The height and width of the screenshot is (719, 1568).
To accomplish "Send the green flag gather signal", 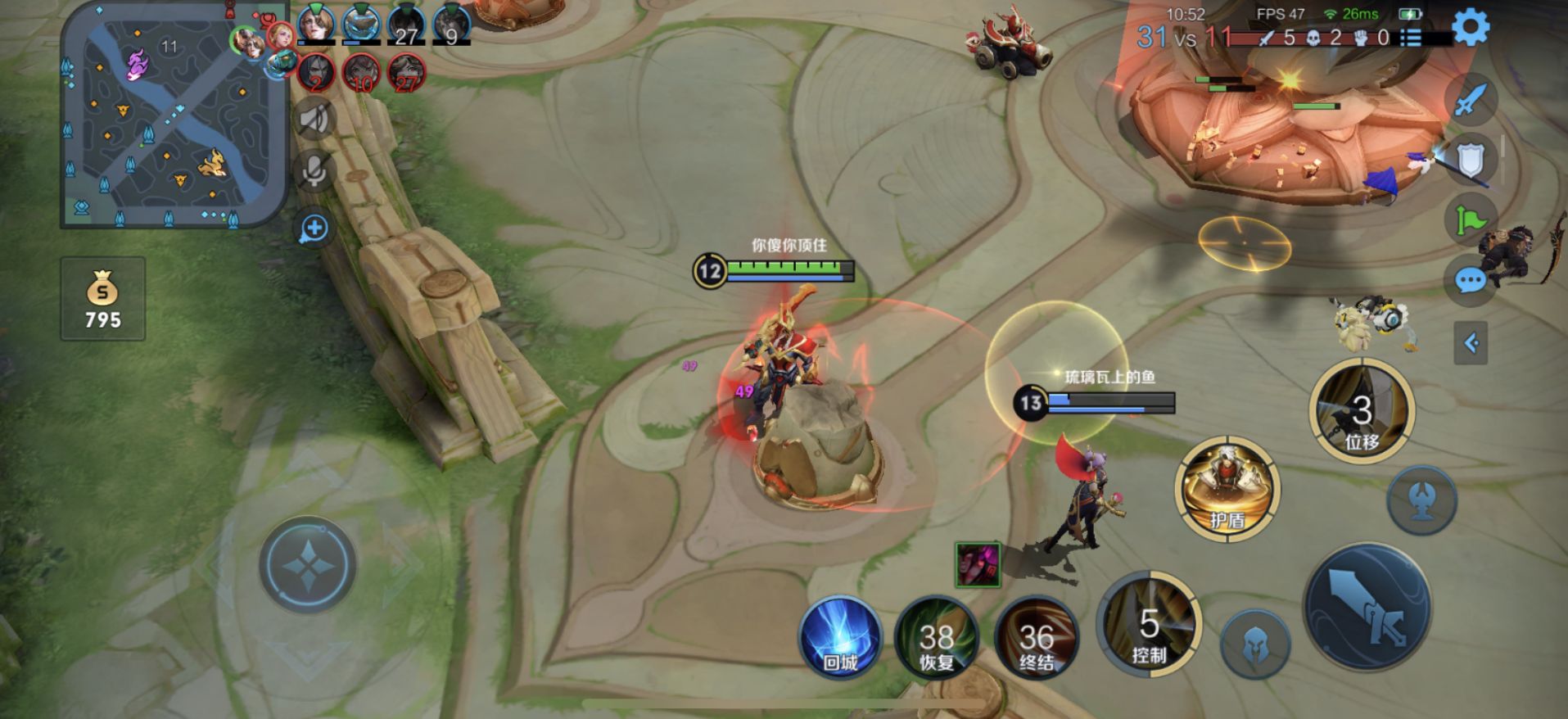I will click(1471, 219).
